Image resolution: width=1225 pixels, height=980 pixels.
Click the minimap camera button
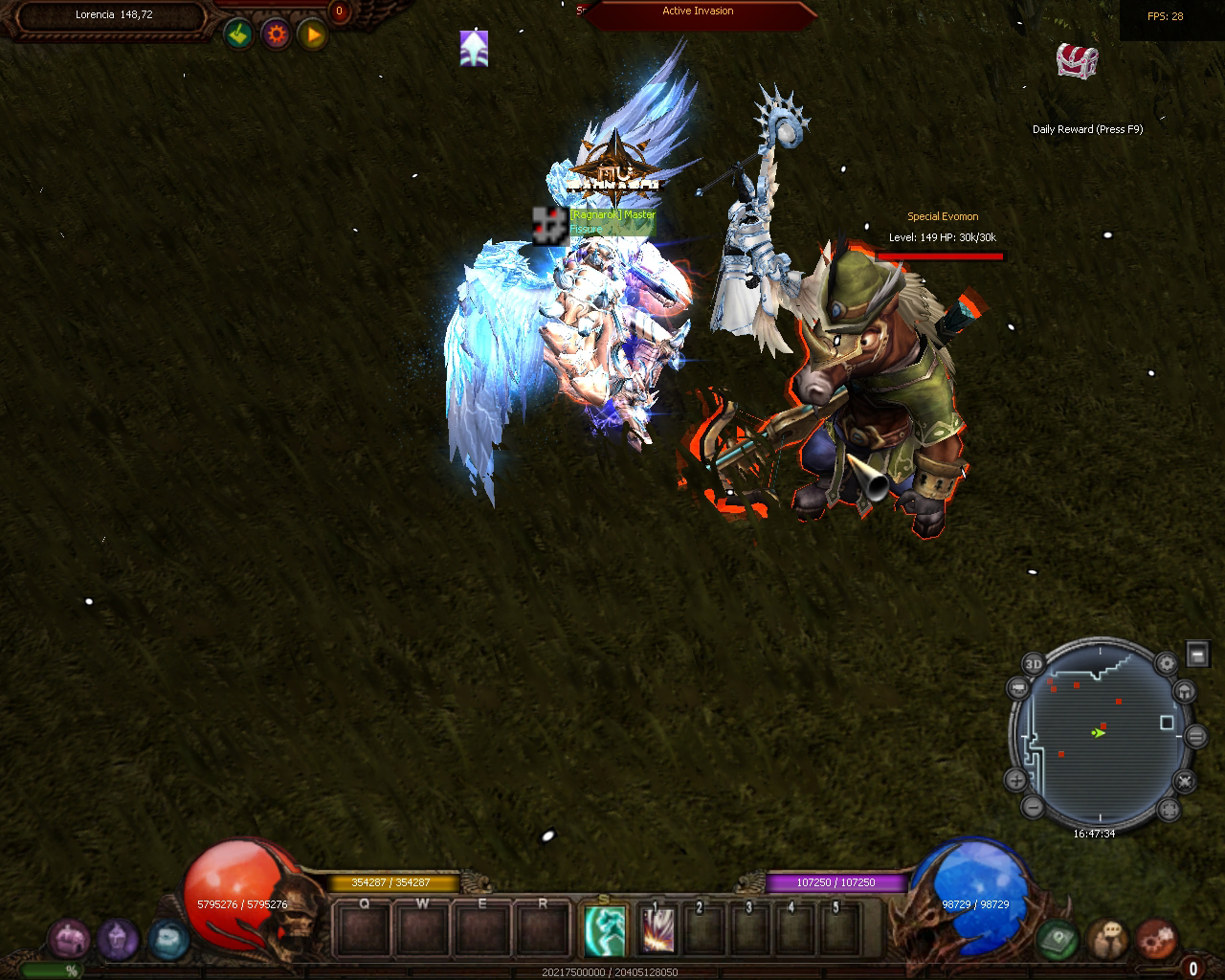[x=1017, y=687]
